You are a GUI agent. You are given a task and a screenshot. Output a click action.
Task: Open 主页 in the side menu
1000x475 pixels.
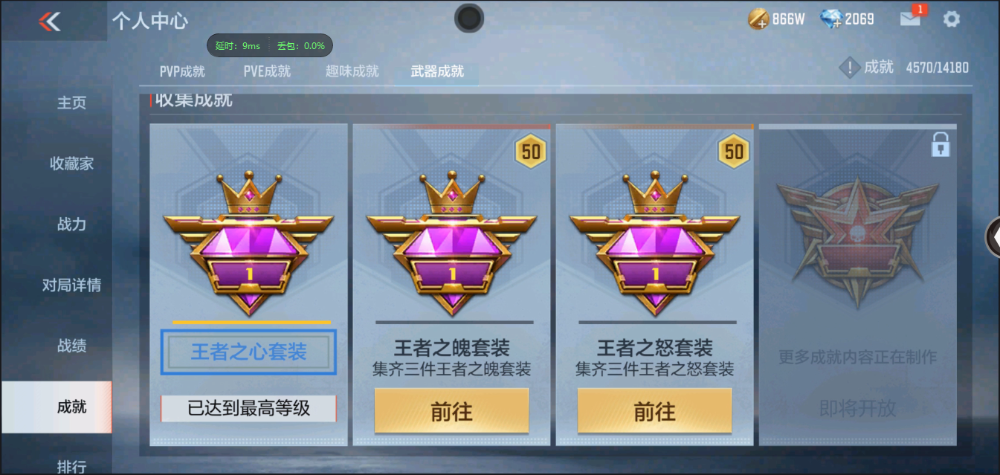point(71,102)
